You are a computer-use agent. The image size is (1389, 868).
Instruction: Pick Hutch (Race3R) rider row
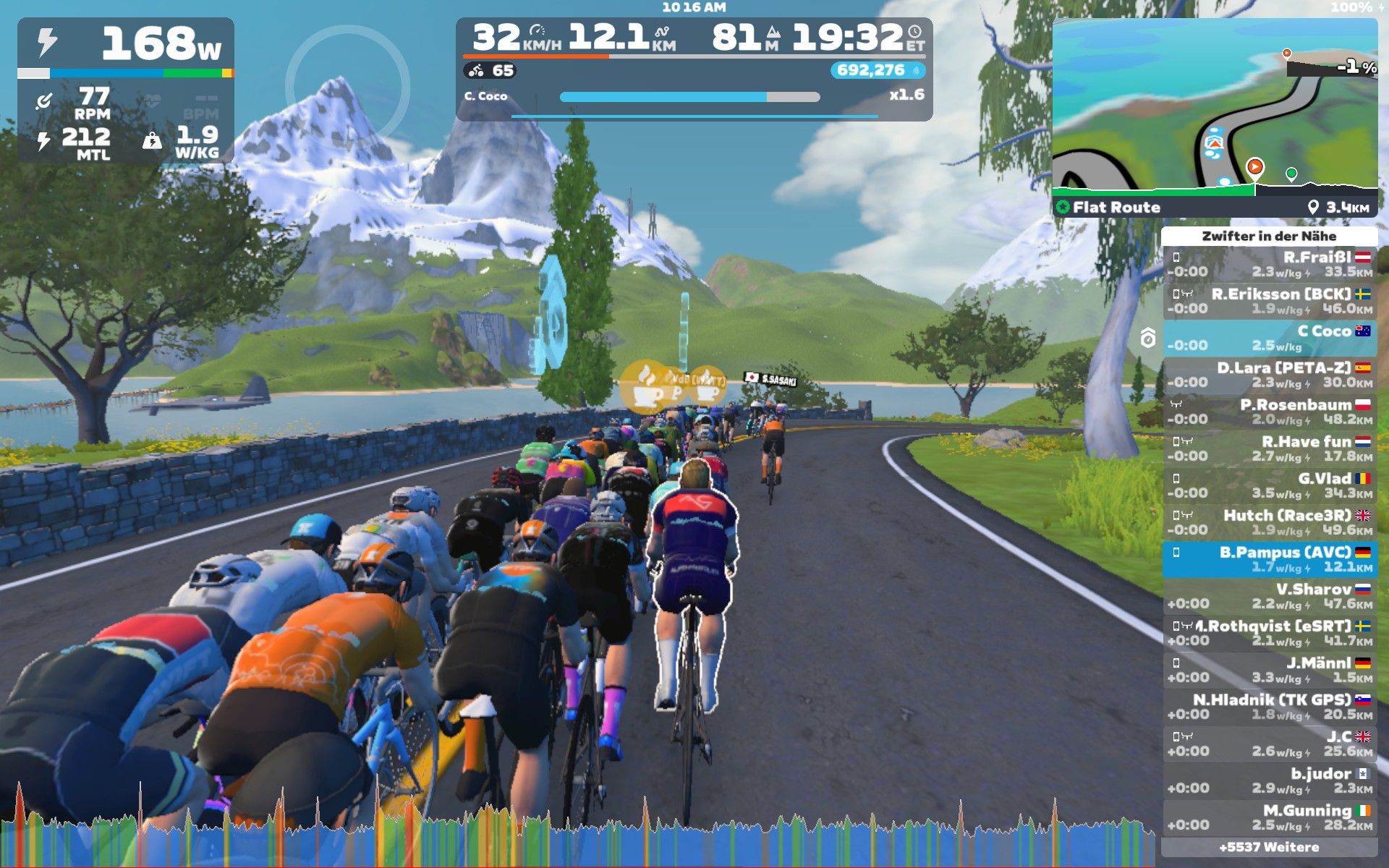[x=1270, y=523]
